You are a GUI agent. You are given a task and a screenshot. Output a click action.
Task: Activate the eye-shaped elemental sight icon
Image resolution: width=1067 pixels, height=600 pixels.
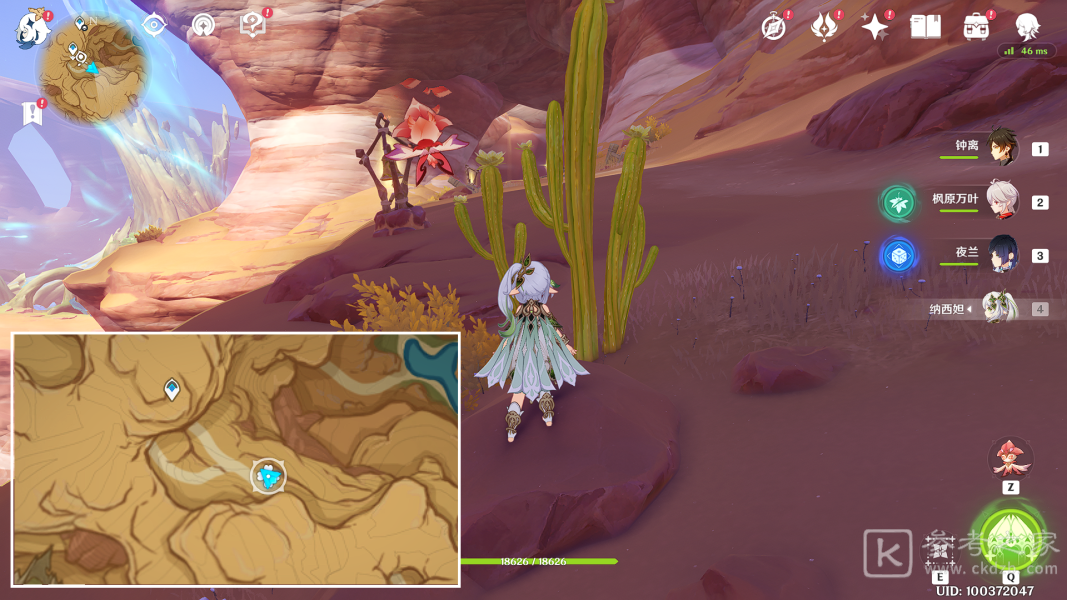point(153,25)
